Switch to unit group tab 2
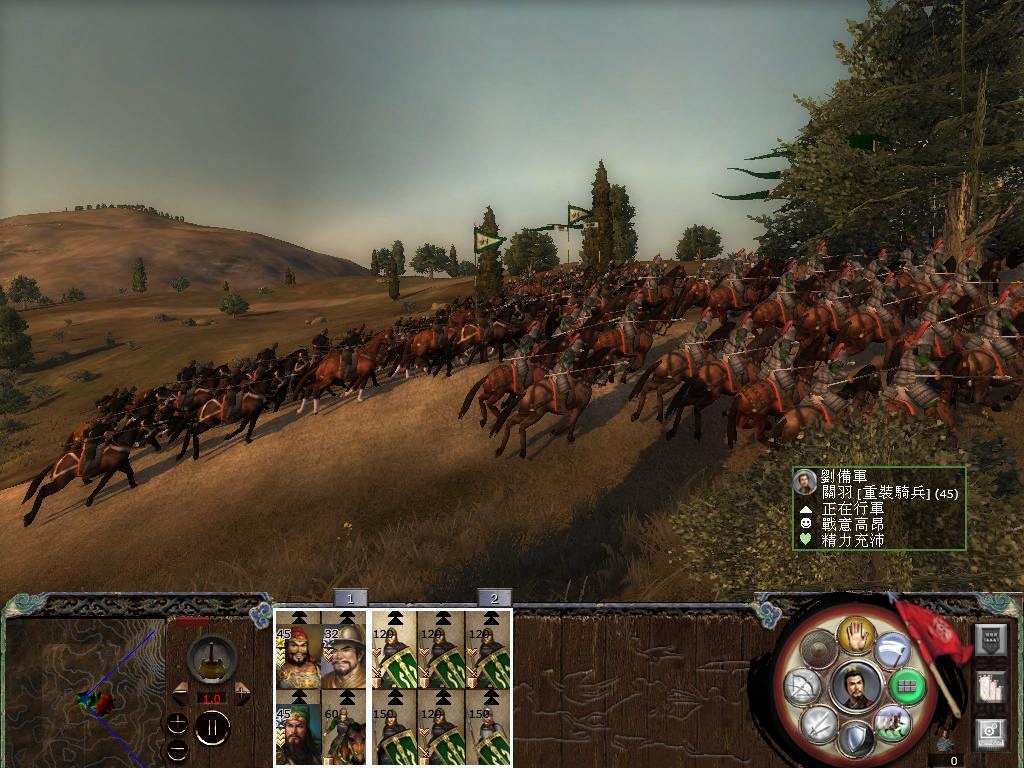The image size is (1024, 768). pos(494,598)
